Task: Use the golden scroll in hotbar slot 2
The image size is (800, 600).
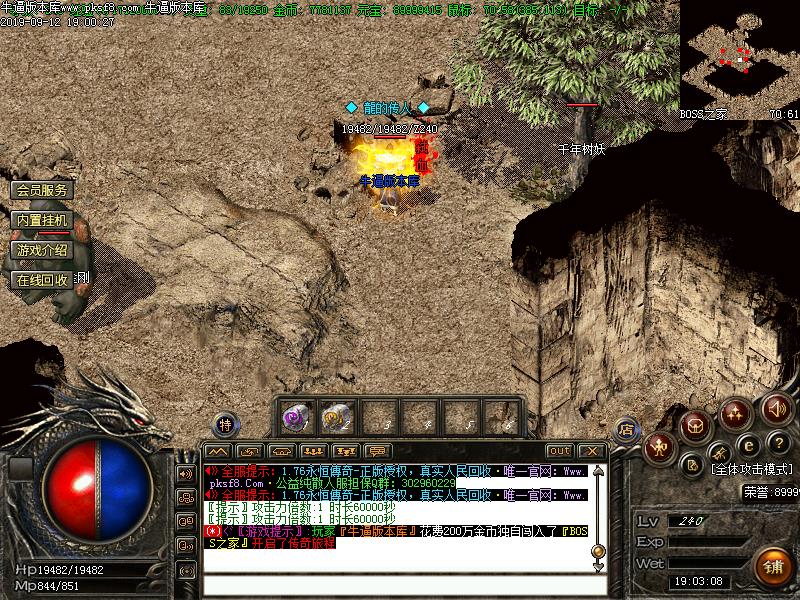Action: pos(335,416)
